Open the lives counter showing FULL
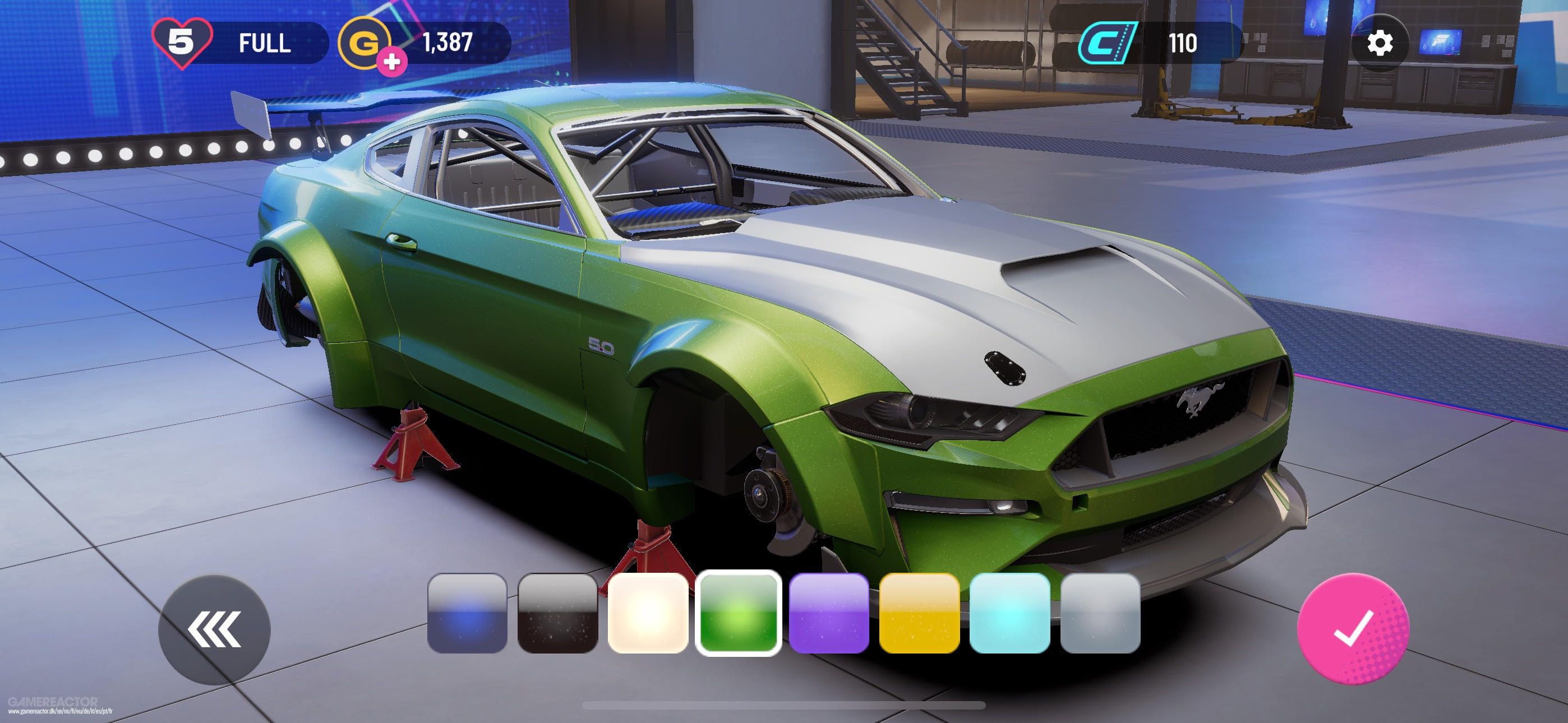This screenshot has height=723, width=1568. pos(243,44)
